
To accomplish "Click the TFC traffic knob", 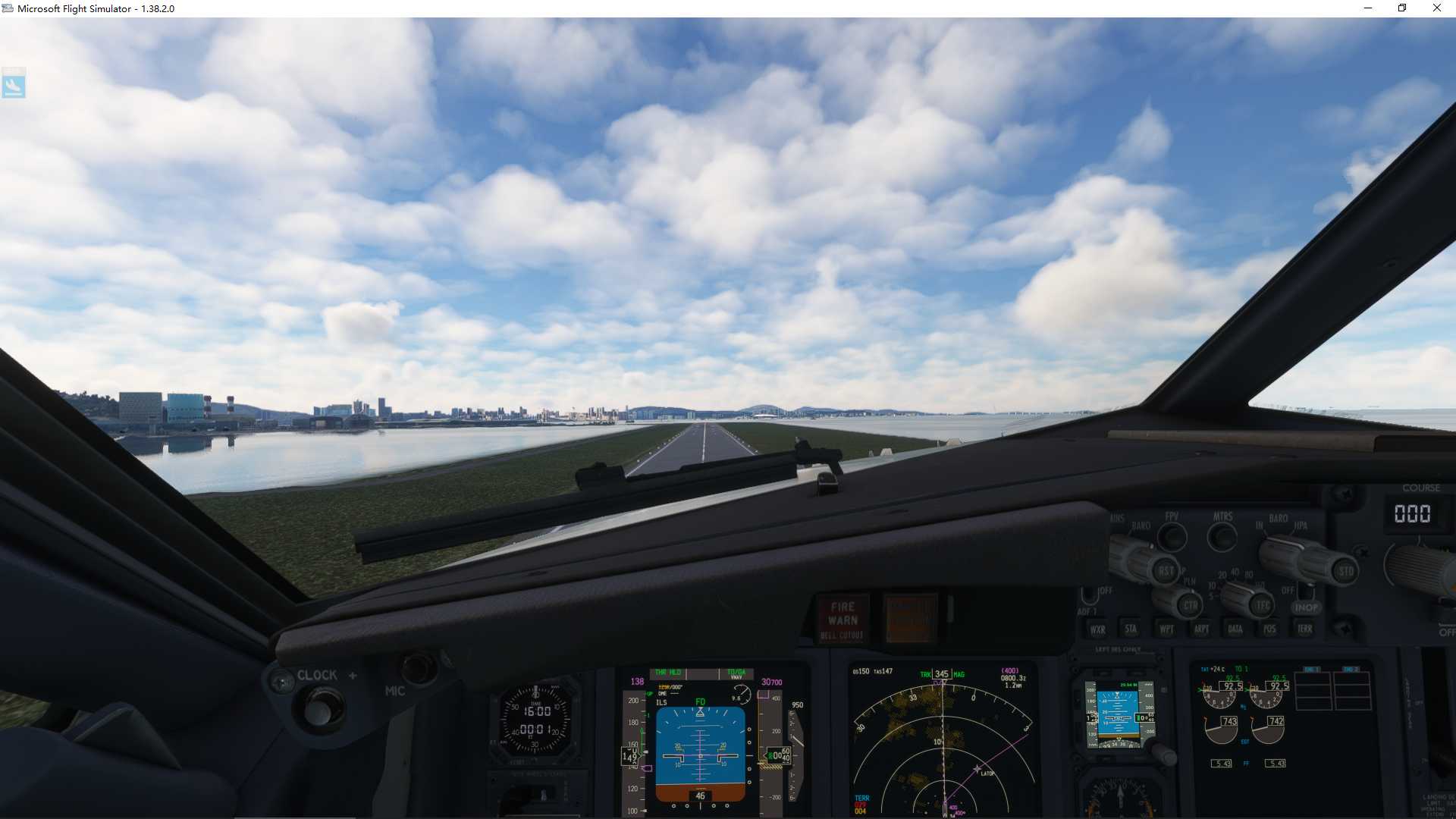I will click(1263, 604).
